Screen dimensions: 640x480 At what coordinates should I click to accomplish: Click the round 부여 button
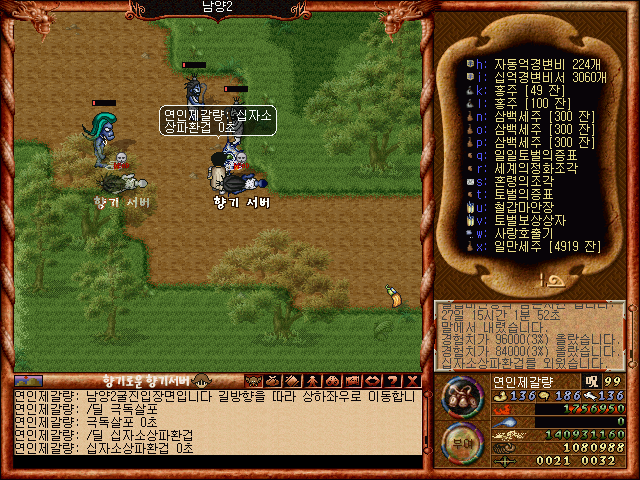[x=461, y=441]
